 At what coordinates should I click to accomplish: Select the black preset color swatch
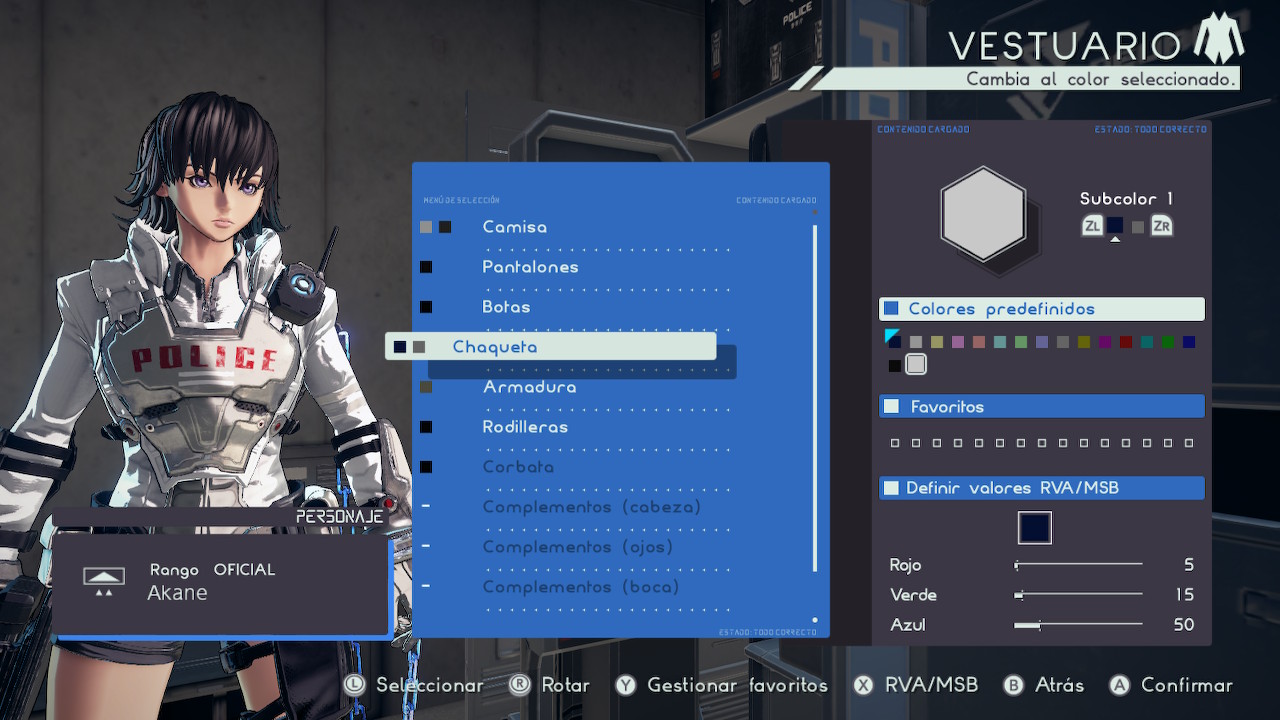895,366
